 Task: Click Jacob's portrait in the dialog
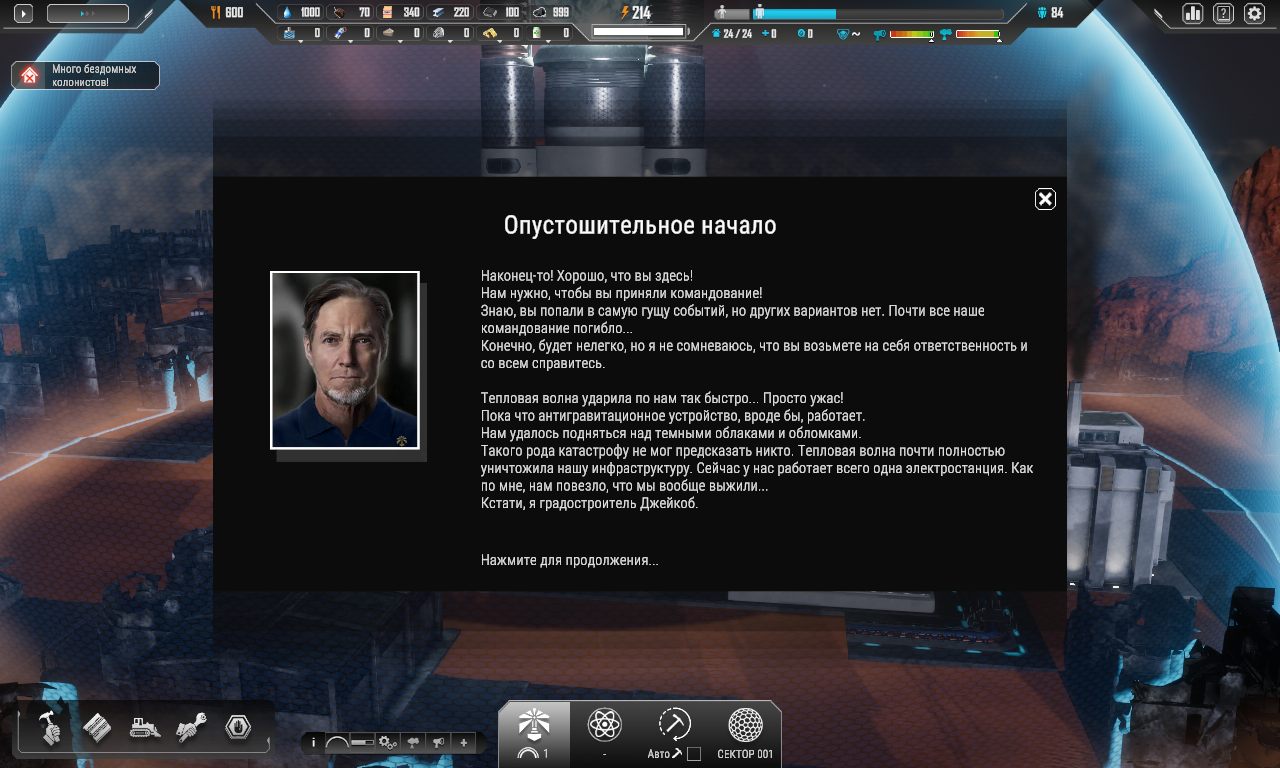(x=344, y=359)
